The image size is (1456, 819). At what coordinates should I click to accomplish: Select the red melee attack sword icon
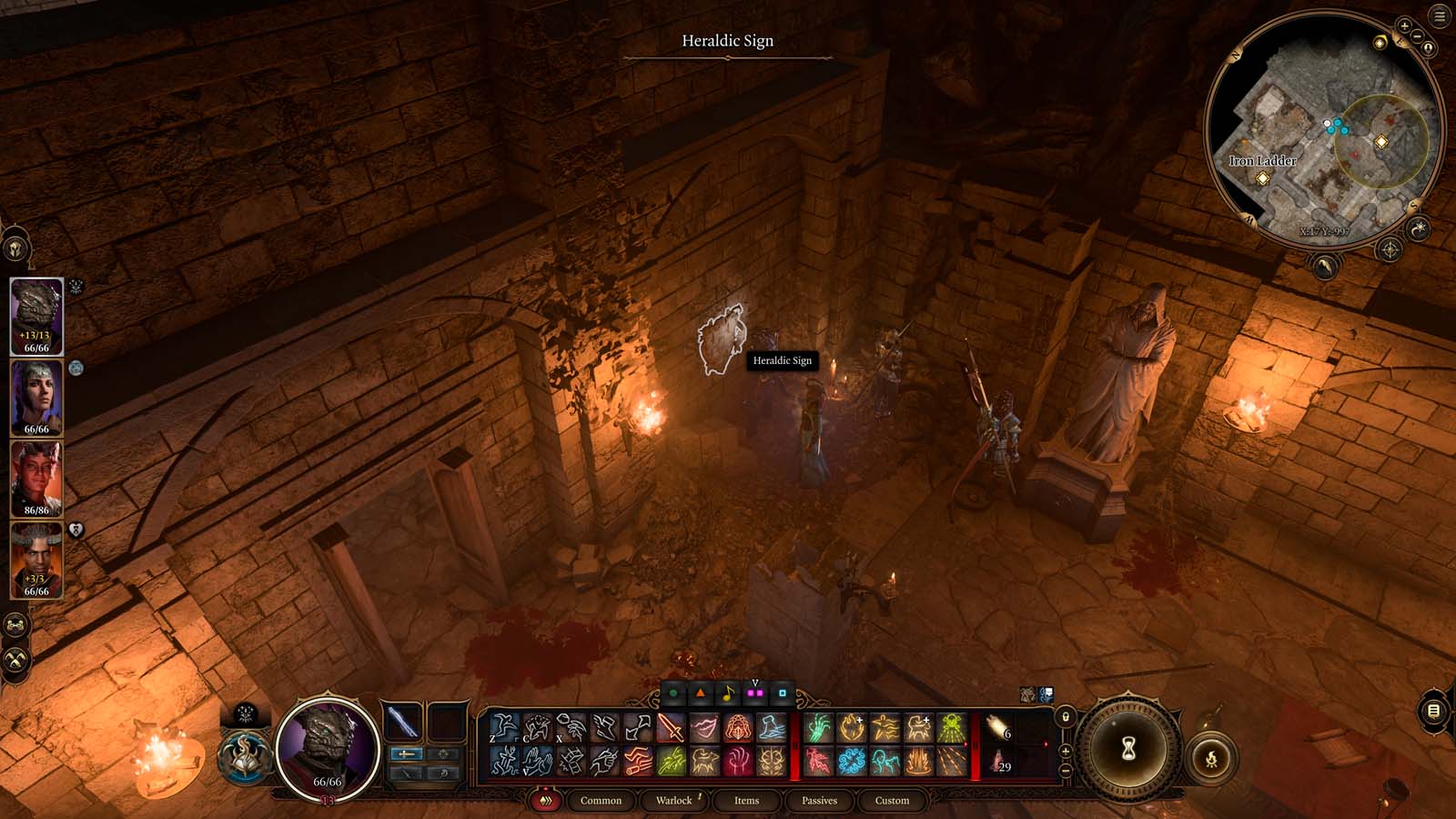point(670,729)
